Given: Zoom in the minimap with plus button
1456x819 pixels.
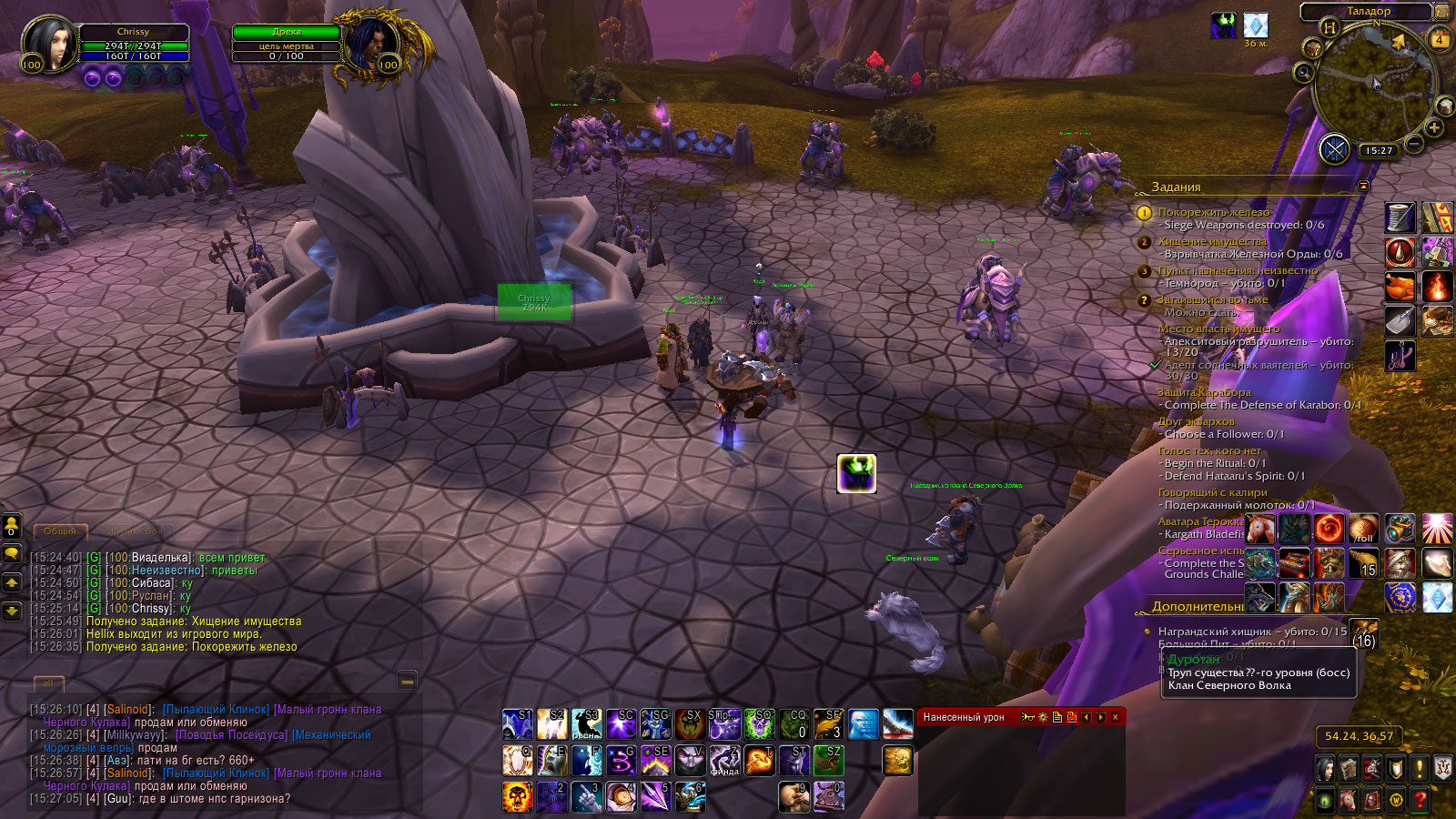Looking at the screenshot, I should [x=1435, y=128].
